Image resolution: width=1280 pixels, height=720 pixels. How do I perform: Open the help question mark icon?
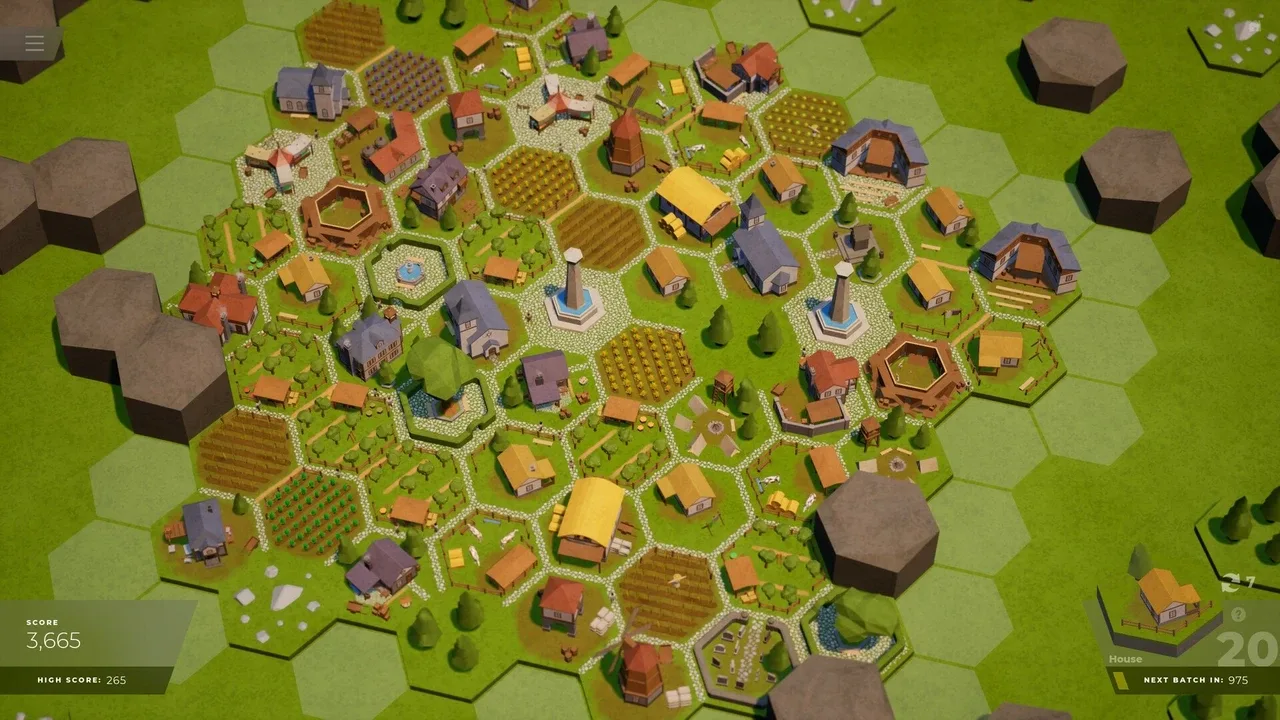click(x=1239, y=613)
